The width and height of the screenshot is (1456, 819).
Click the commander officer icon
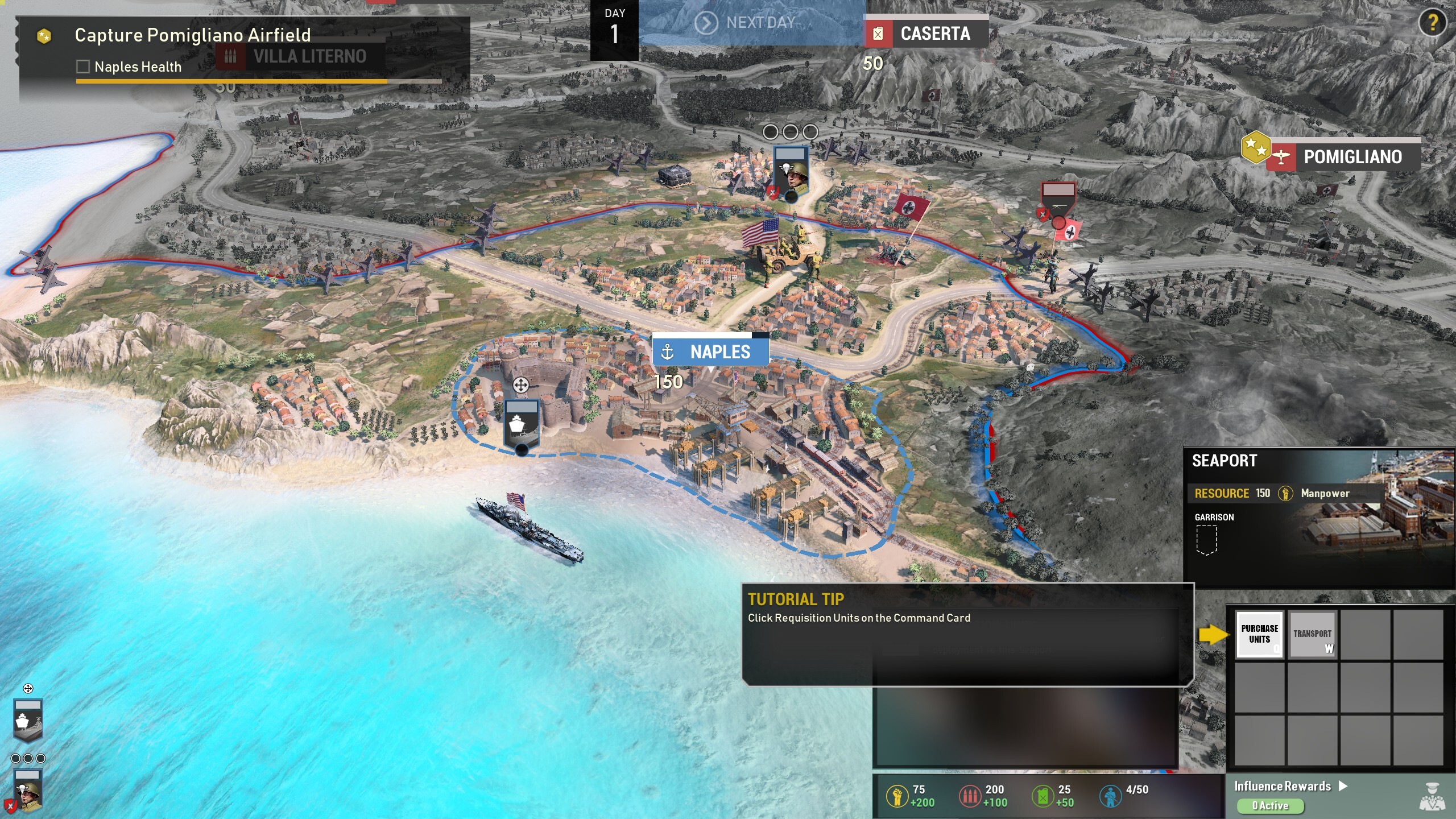point(1432,796)
